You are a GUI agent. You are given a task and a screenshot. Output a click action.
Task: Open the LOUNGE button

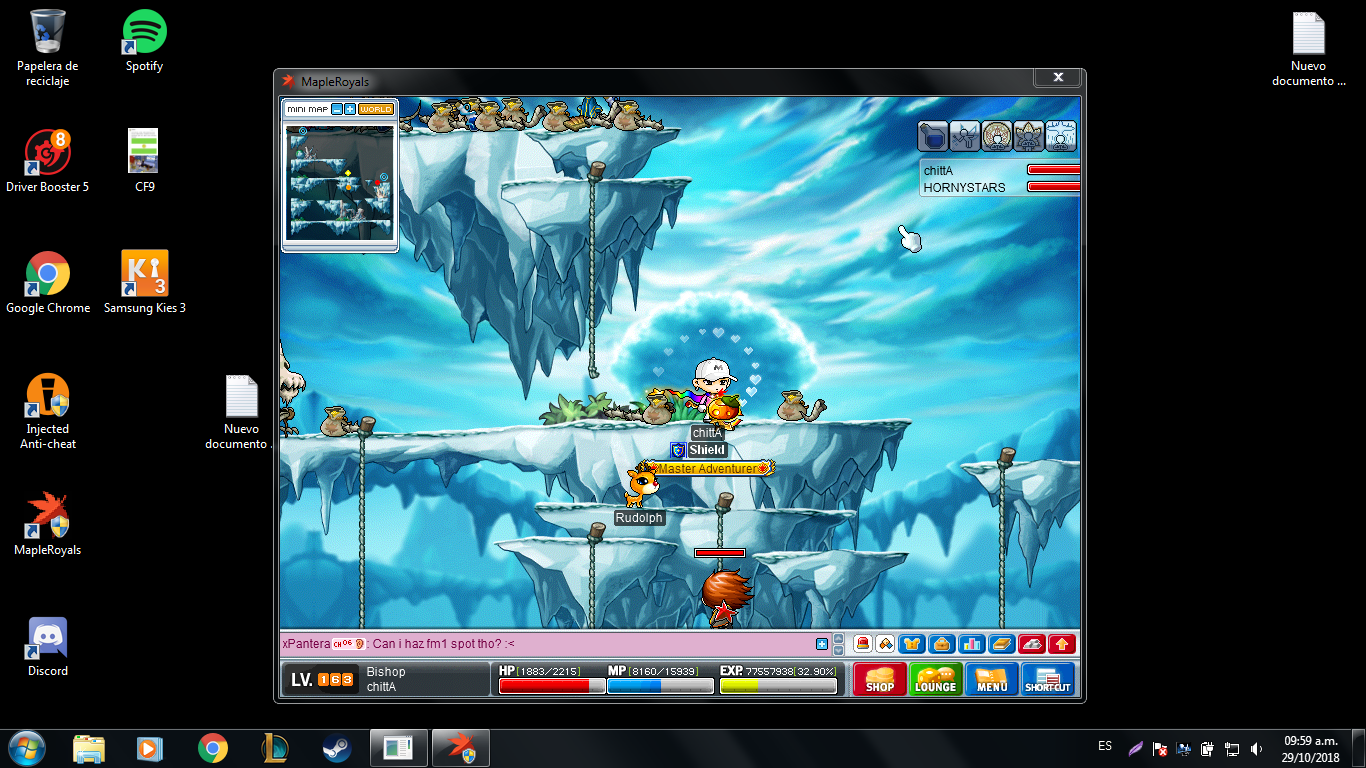(935, 679)
